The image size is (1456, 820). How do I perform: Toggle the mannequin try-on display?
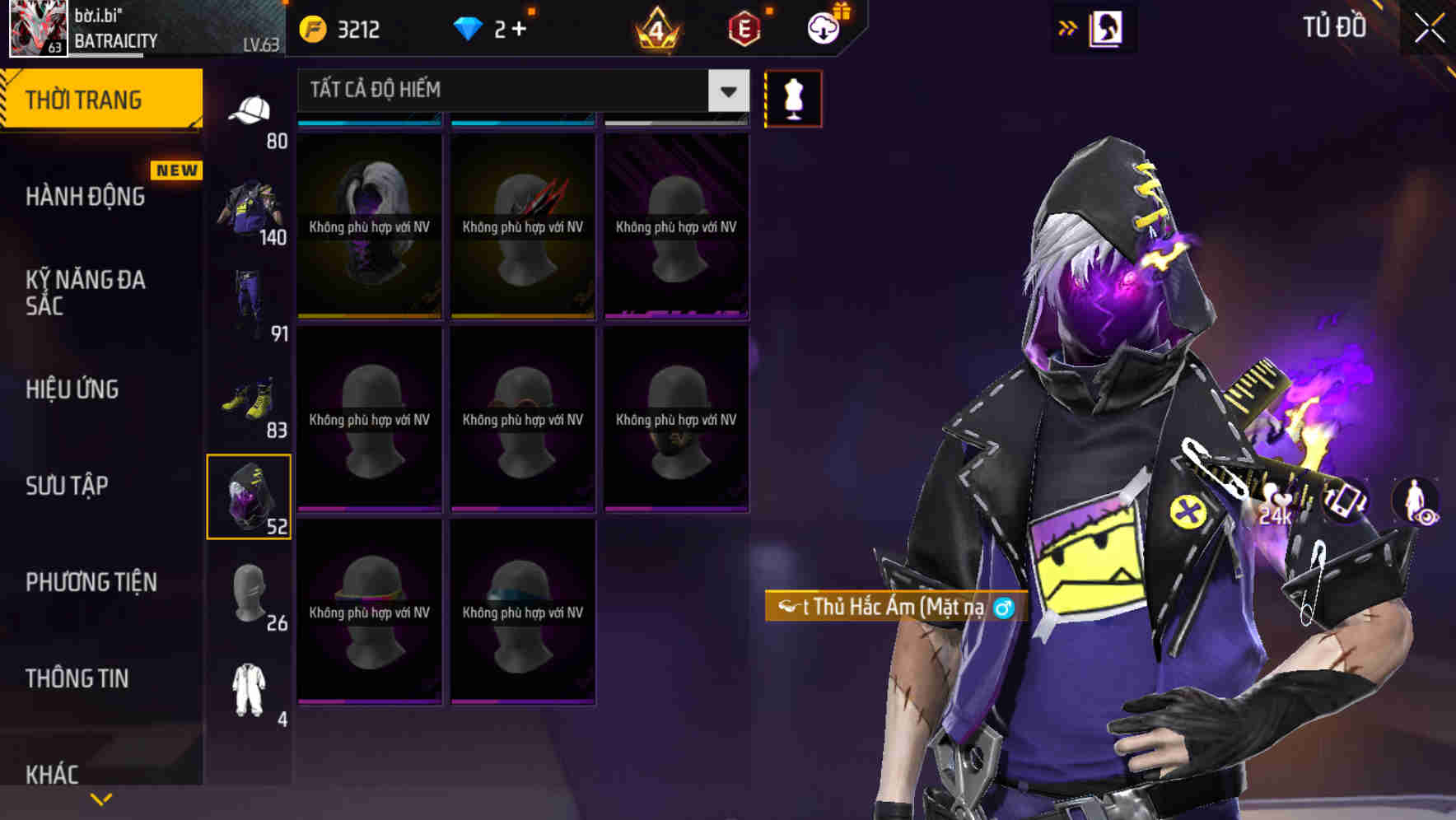coord(793,98)
